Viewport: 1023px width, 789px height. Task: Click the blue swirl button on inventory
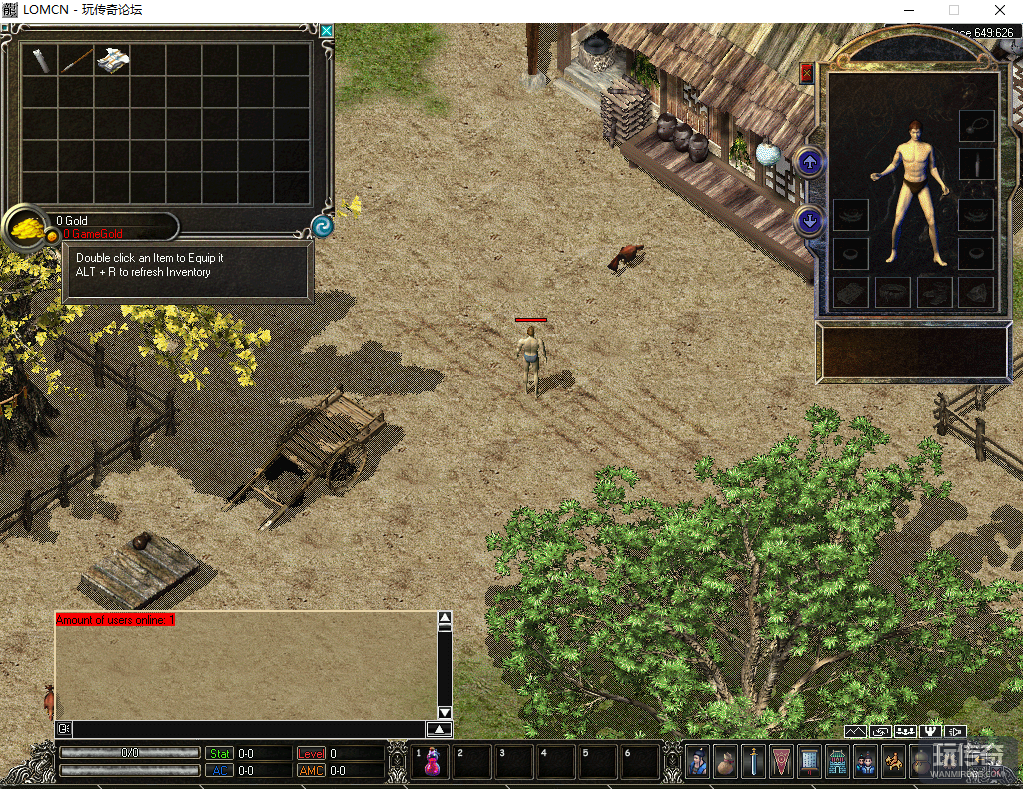point(322,226)
